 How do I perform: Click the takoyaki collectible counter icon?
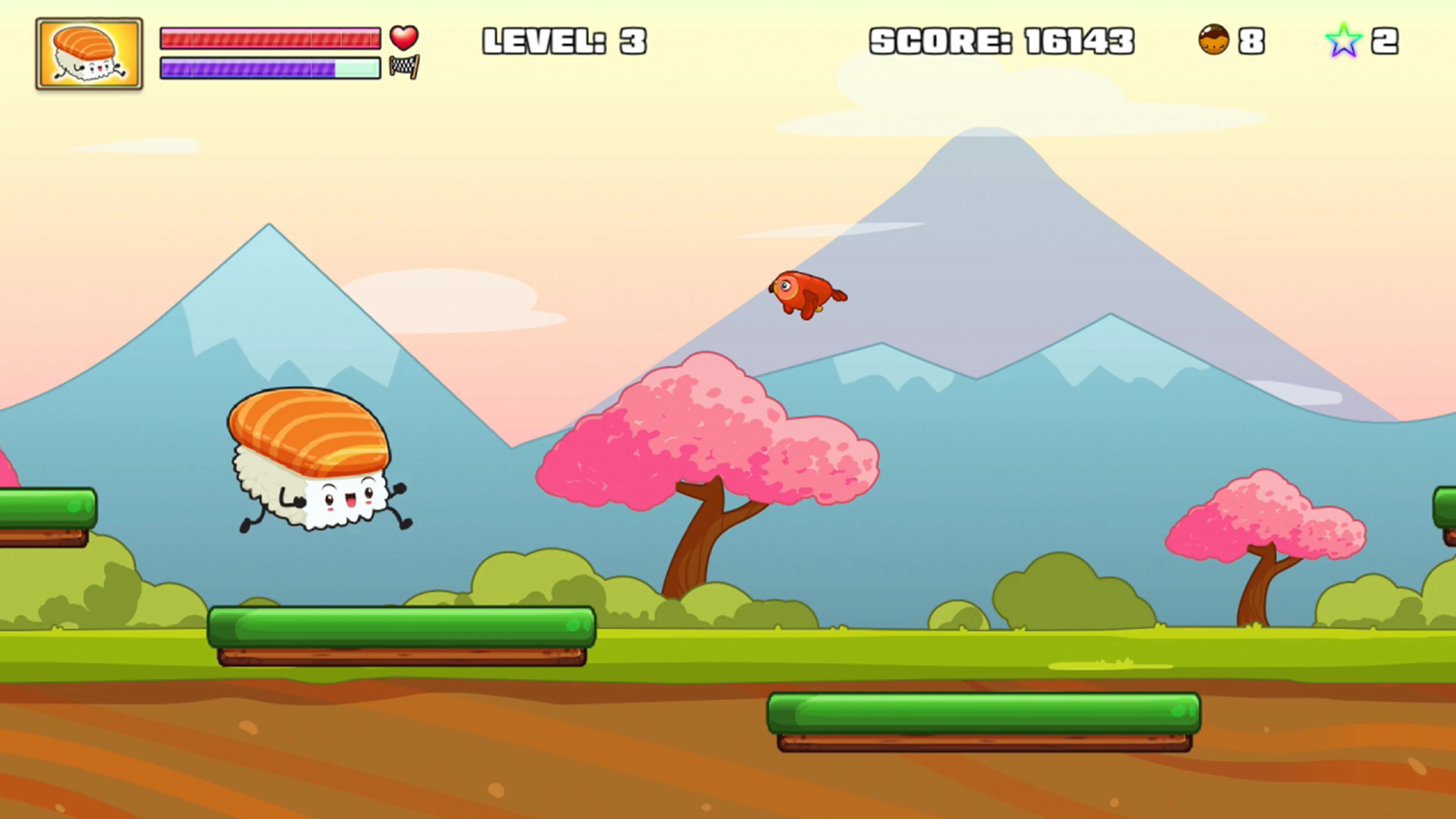pyautogui.click(x=1214, y=39)
